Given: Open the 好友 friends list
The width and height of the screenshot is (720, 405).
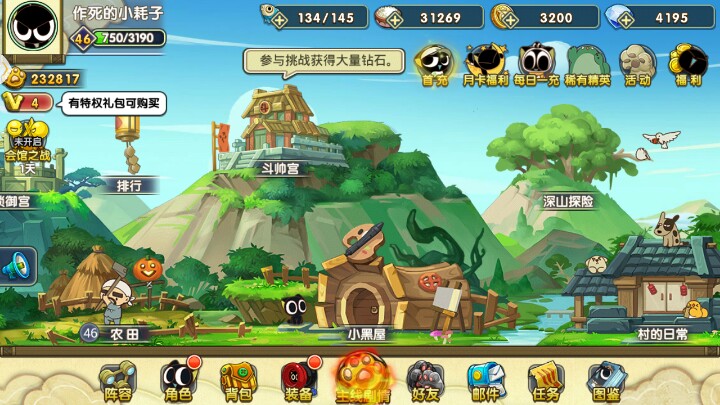Looking at the screenshot, I should coord(425,380).
